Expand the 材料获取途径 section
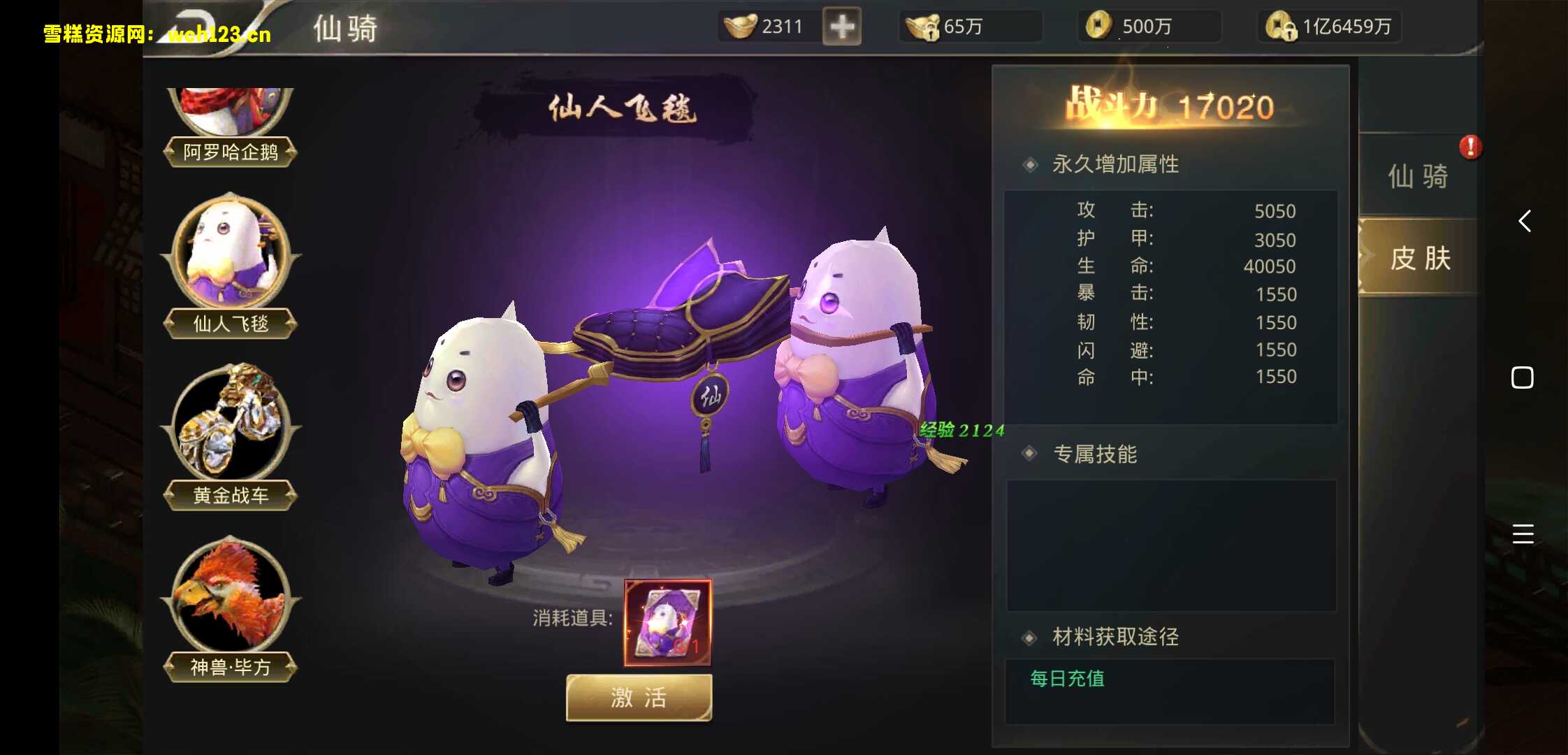Image resolution: width=1568 pixels, height=755 pixels. click(1029, 637)
